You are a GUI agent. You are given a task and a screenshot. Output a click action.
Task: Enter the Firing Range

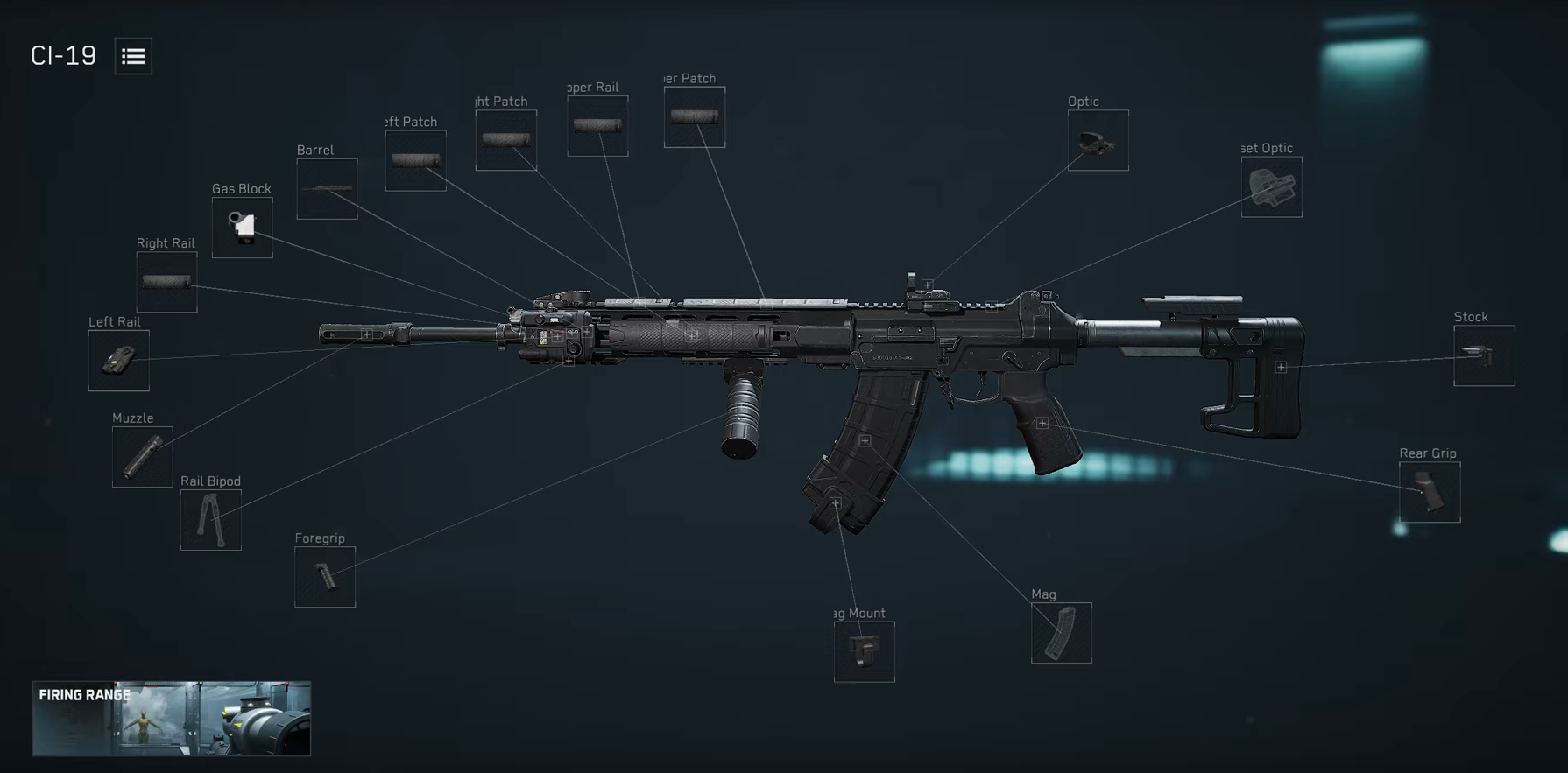click(172, 718)
